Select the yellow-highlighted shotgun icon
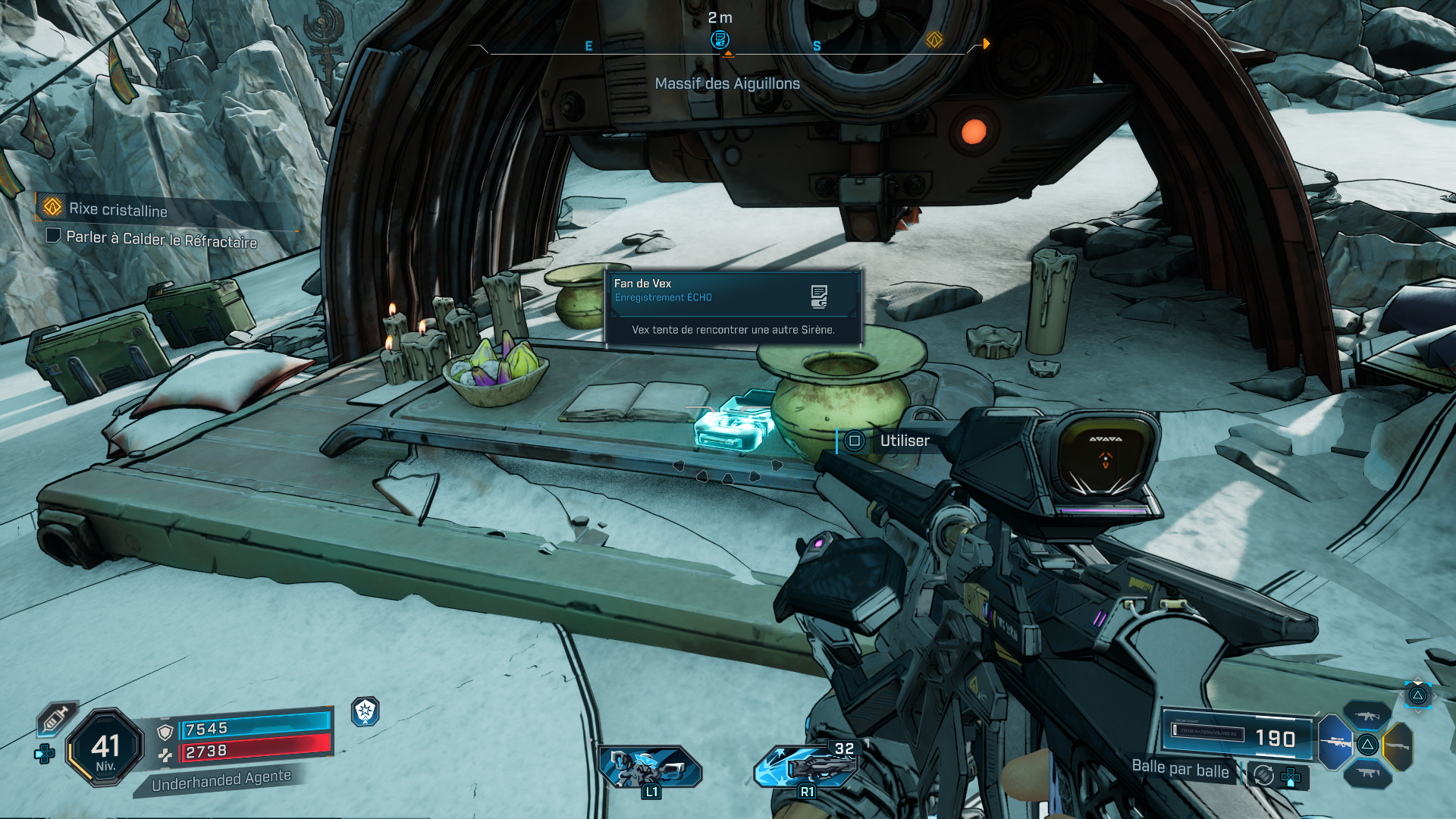This screenshot has height=819, width=1456. pyautogui.click(x=1398, y=745)
